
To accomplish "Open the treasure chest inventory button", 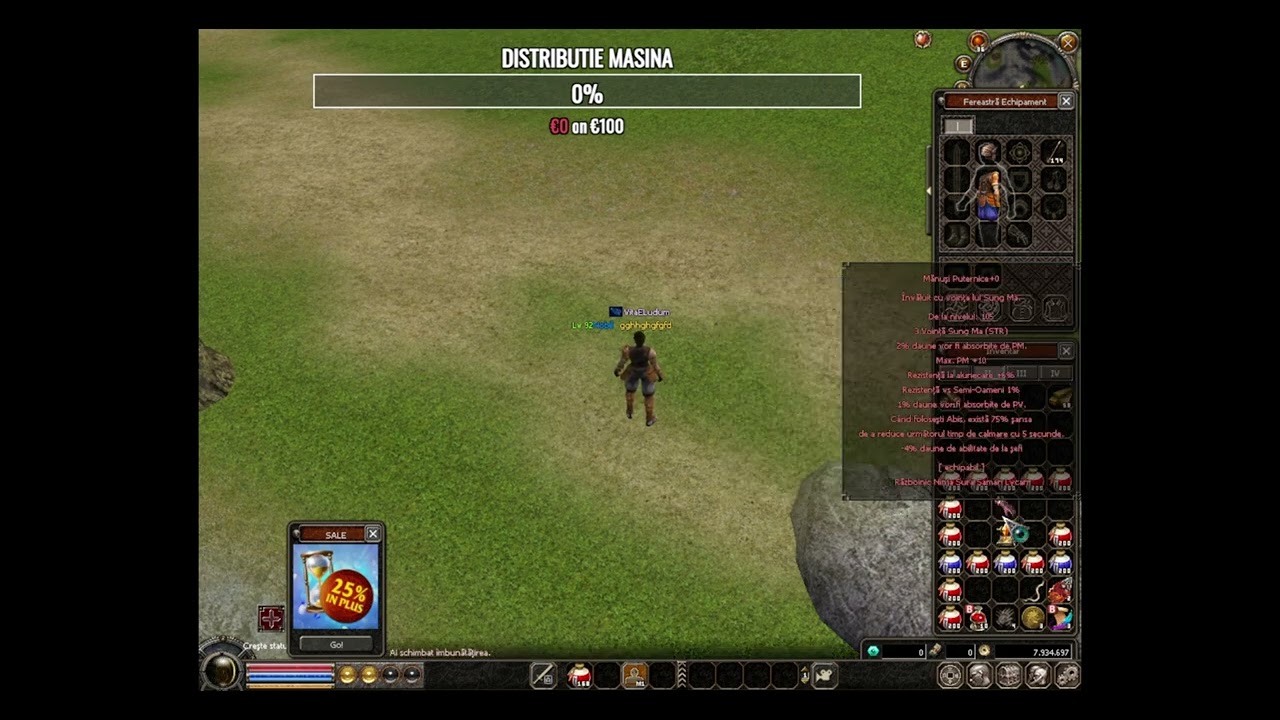I will point(1009,676).
